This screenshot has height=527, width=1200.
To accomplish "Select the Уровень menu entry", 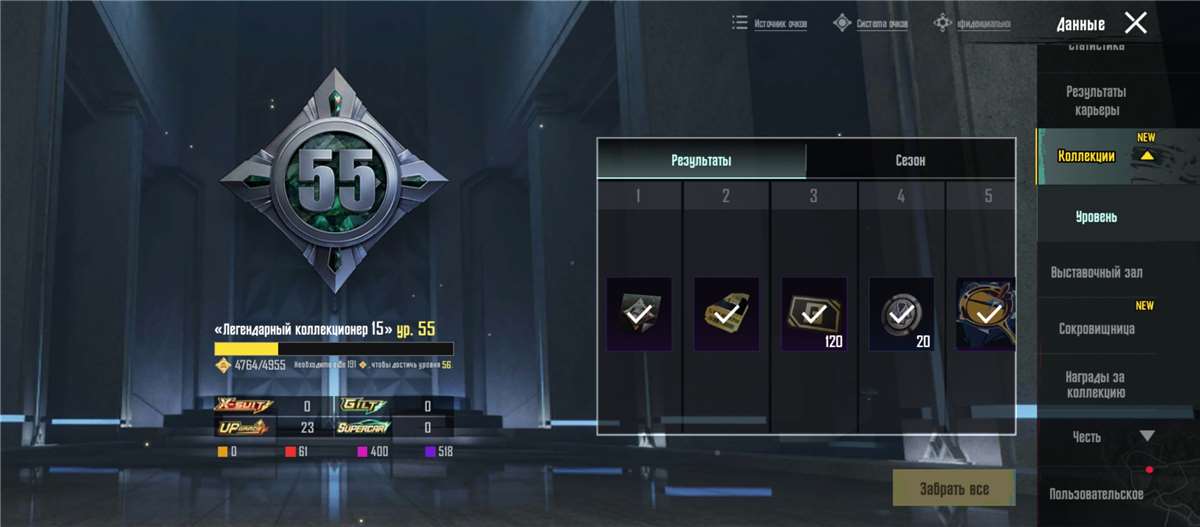I will (1096, 217).
